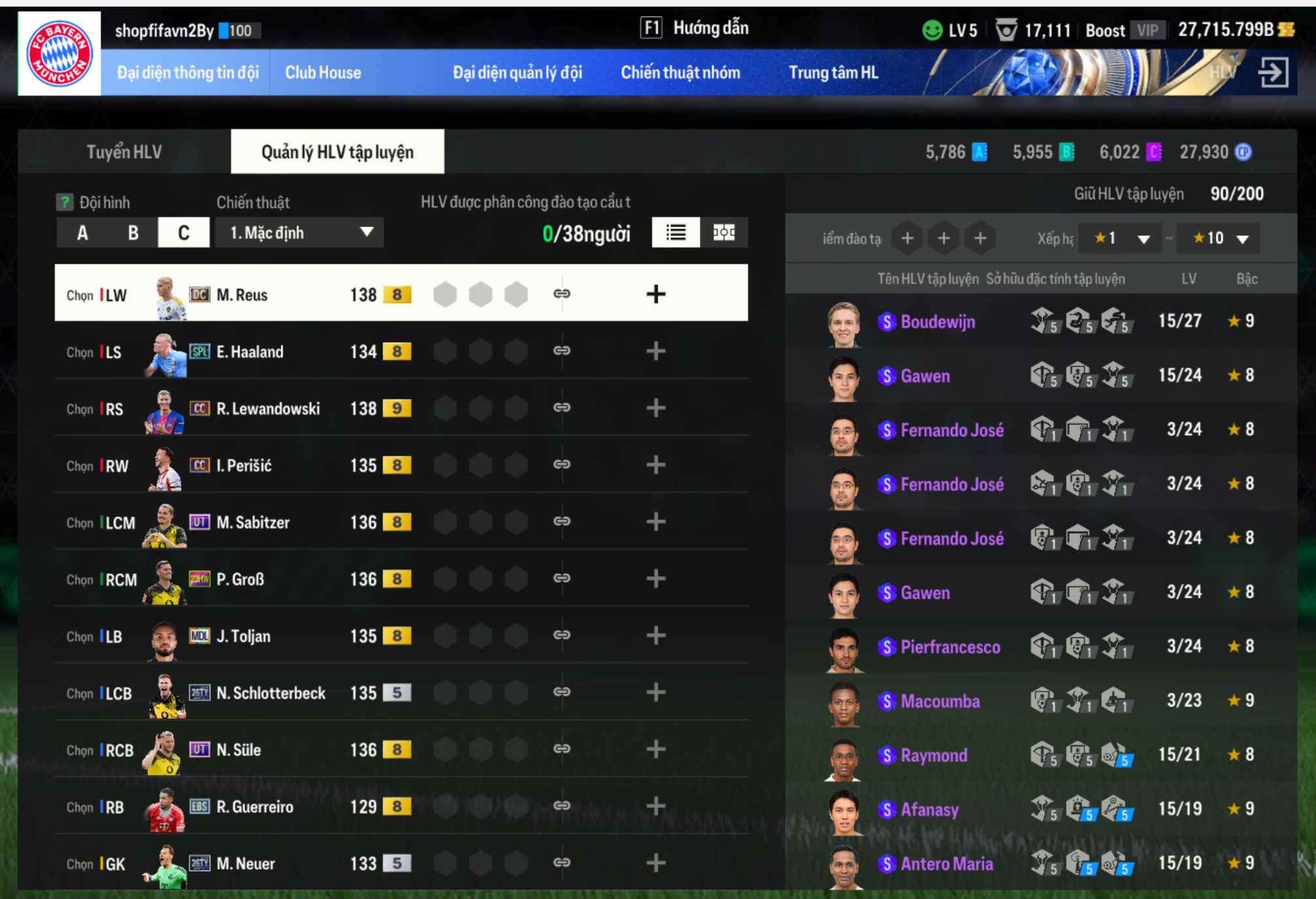This screenshot has width=1316, height=899.
Task: Open Trung tâm HL section
Action: pos(833,72)
